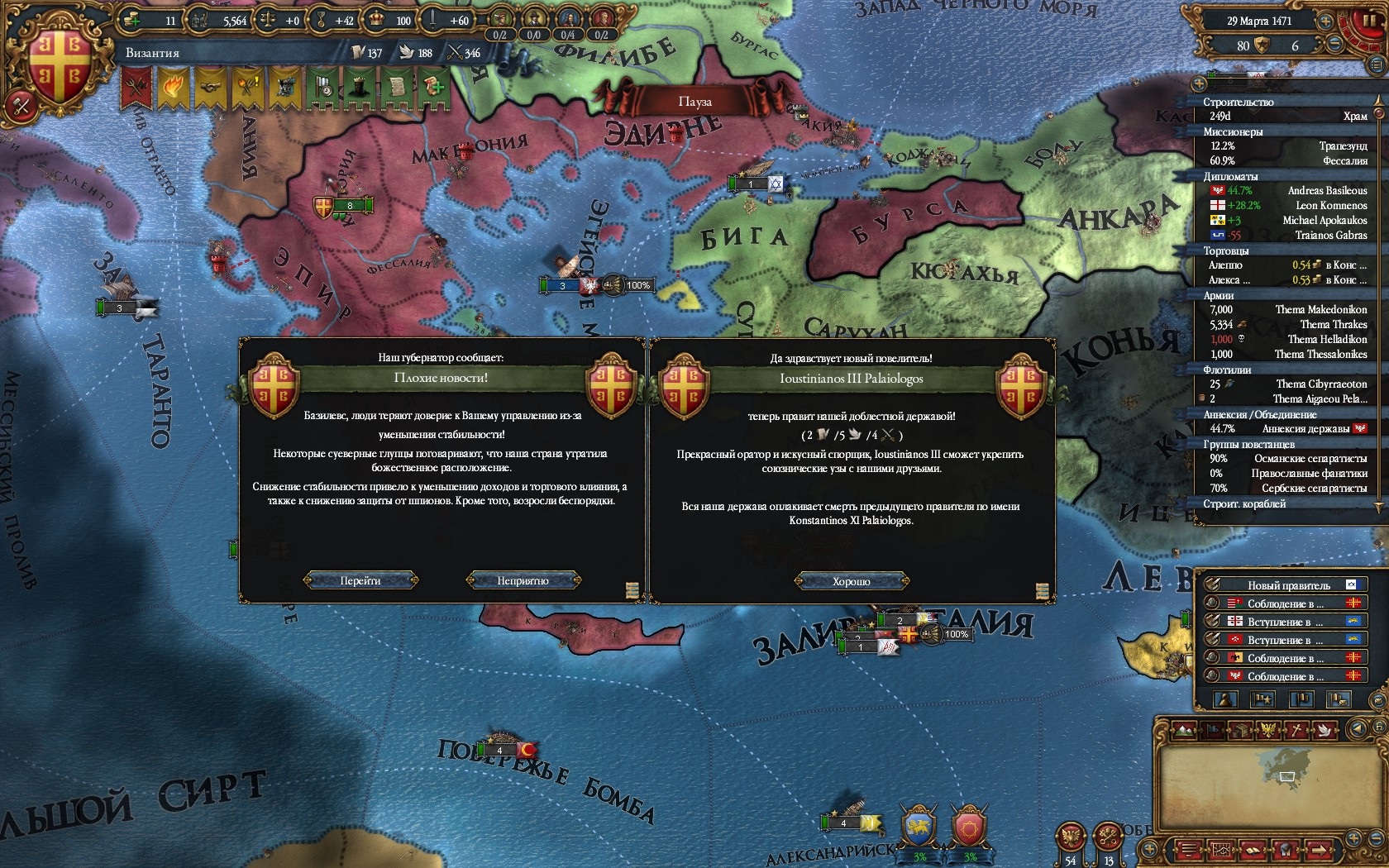The width and height of the screenshot is (1389, 868).
Task: Dismiss bad news with "Неприятно" button
Action: (x=523, y=580)
